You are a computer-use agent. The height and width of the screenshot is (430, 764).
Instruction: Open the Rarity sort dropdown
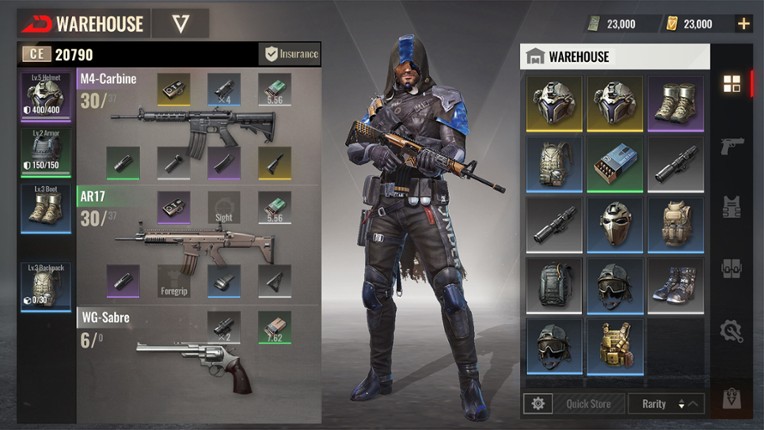[666, 404]
